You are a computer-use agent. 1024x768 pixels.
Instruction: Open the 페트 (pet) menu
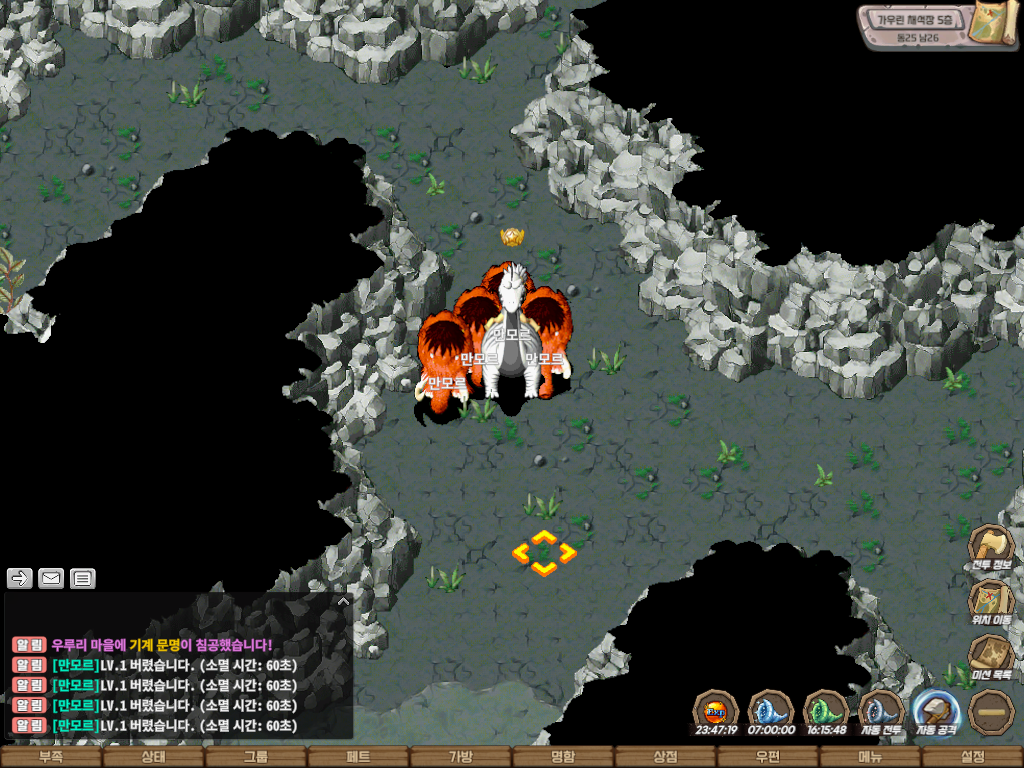(358, 757)
